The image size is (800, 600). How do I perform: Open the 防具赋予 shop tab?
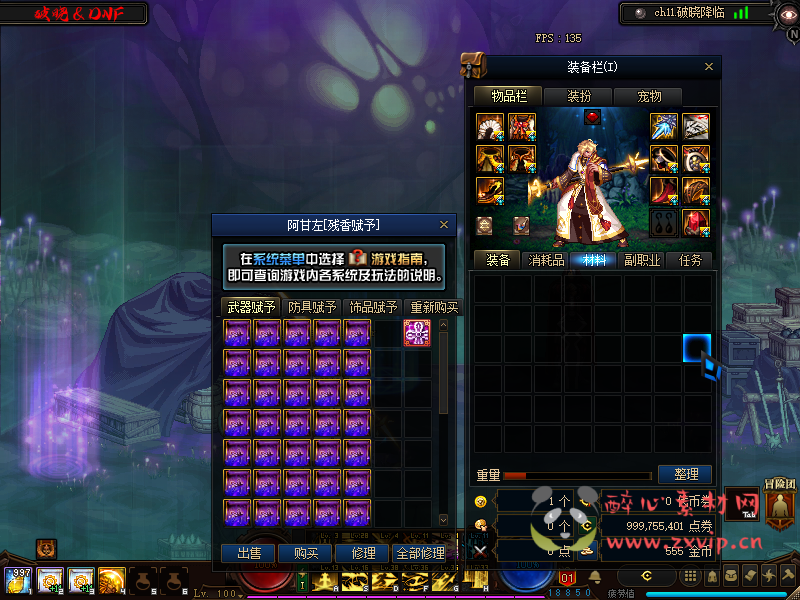pyautogui.click(x=312, y=307)
